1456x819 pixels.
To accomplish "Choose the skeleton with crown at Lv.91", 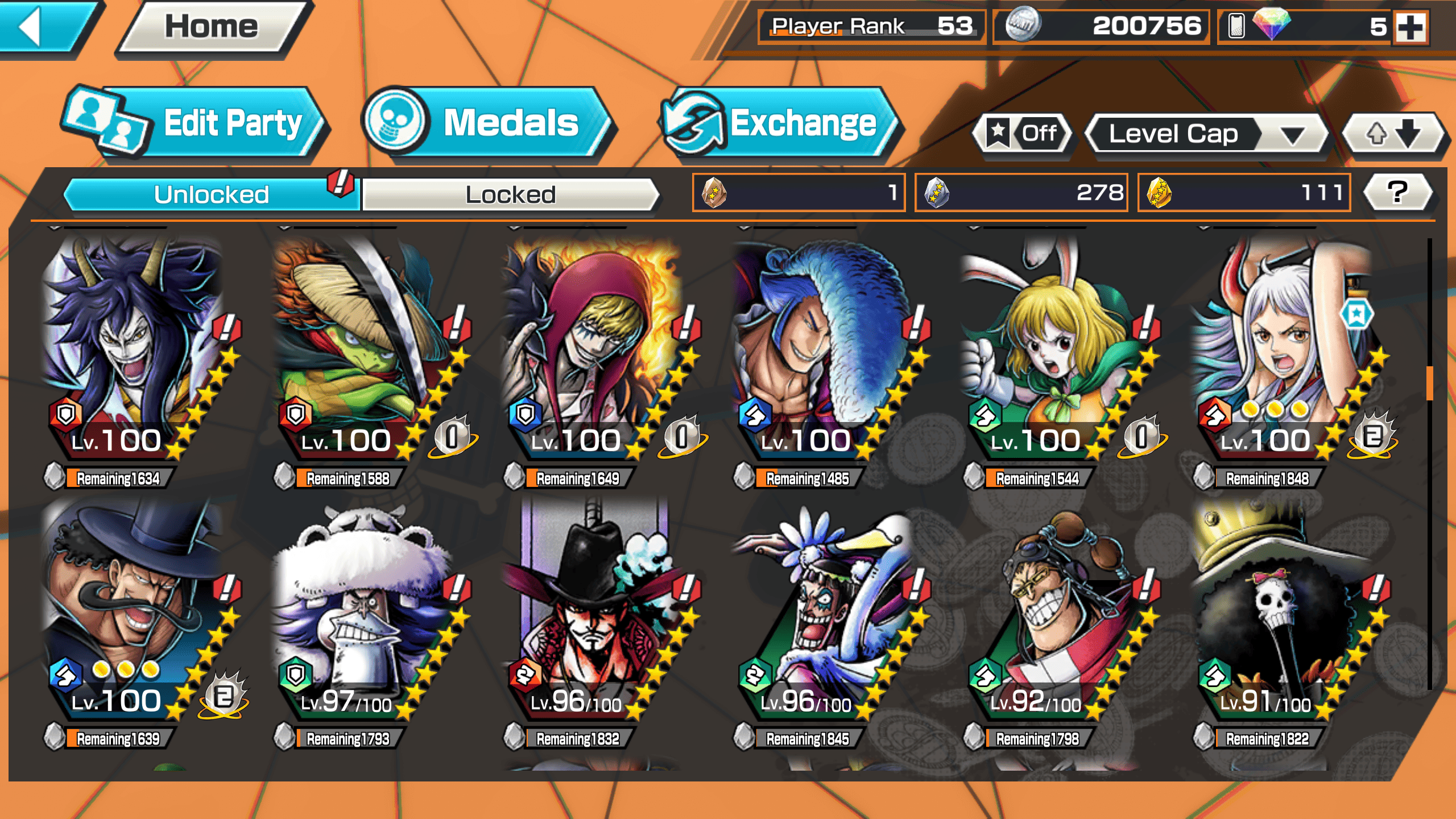I will click(1280, 614).
